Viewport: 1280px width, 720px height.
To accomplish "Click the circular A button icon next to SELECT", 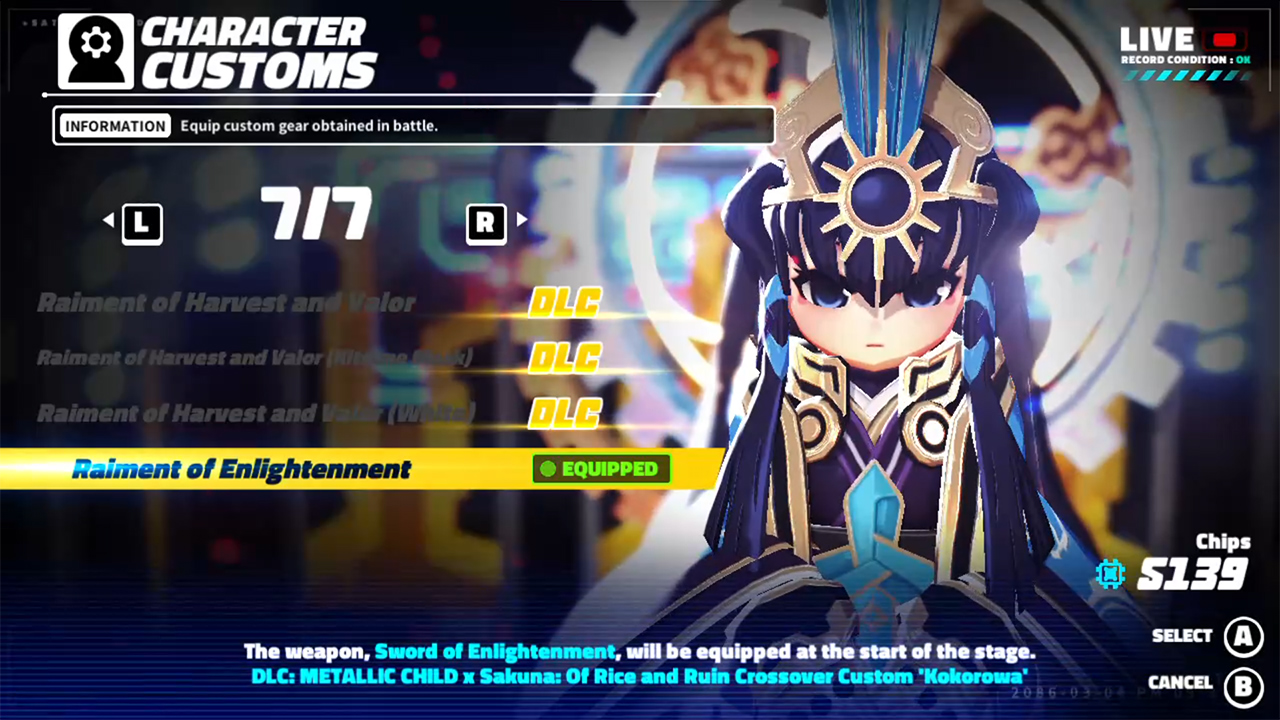I will coord(1244,636).
